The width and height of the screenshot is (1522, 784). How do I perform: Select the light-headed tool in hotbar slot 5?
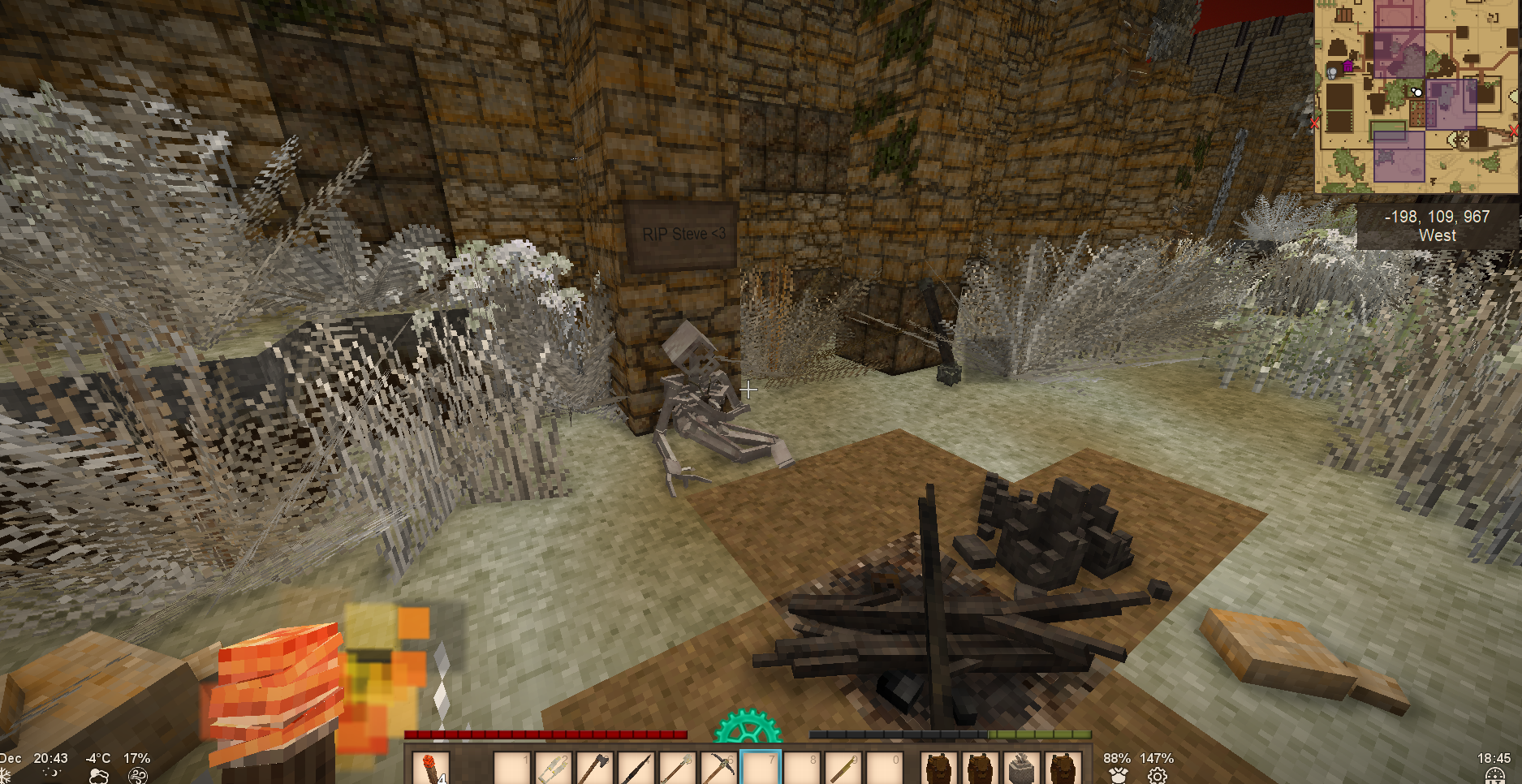point(677,768)
